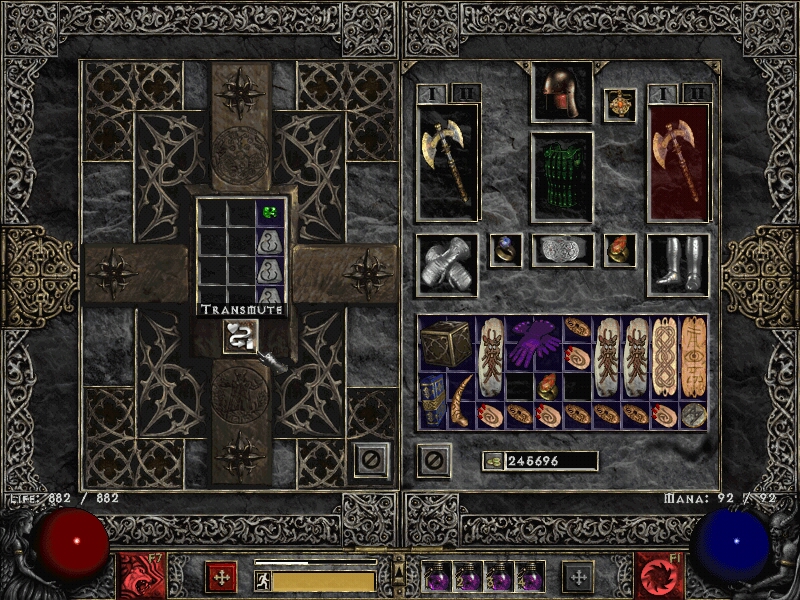Select the equipped belt slot
This screenshot has height=600, width=800.
click(562, 250)
